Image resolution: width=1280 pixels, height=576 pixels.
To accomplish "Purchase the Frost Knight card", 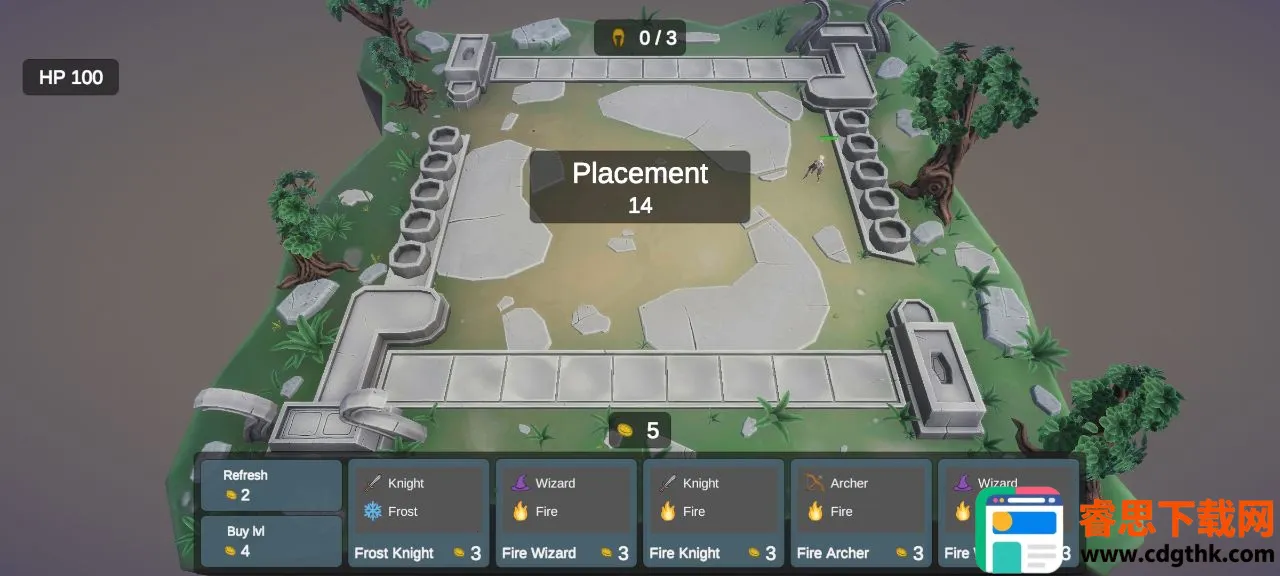I will 418,514.
